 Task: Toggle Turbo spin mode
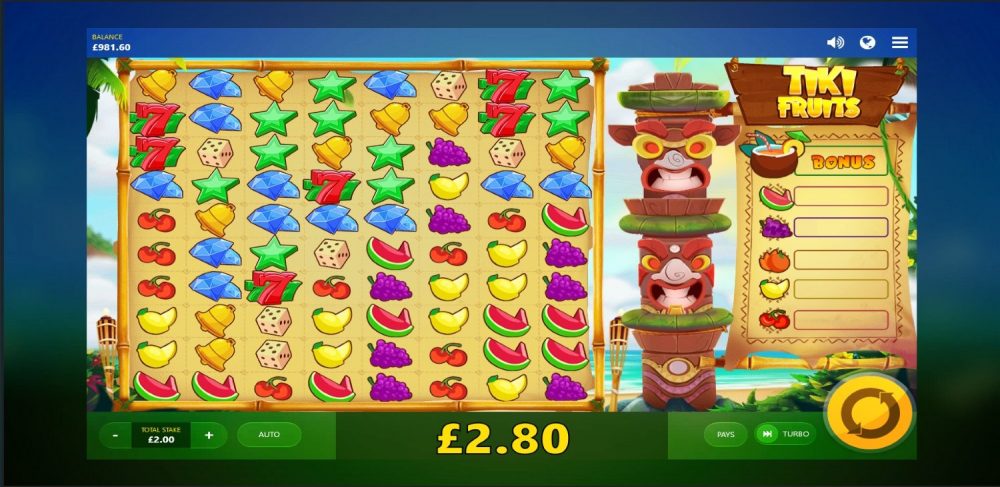(x=785, y=434)
